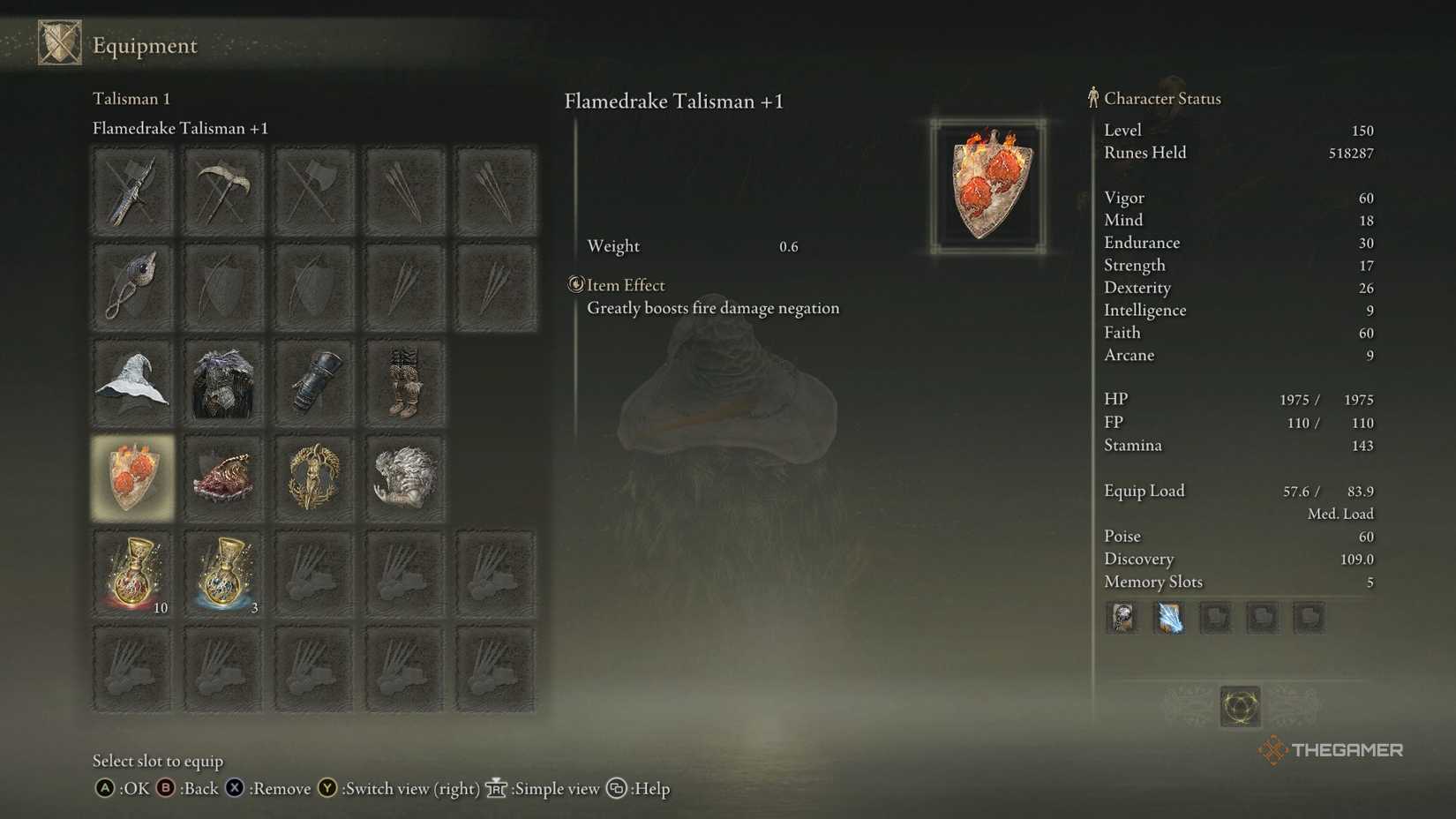This screenshot has width=1456, height=819.
Task: Select the golden figure talisman slot
Action: click(x=314, y=477)
